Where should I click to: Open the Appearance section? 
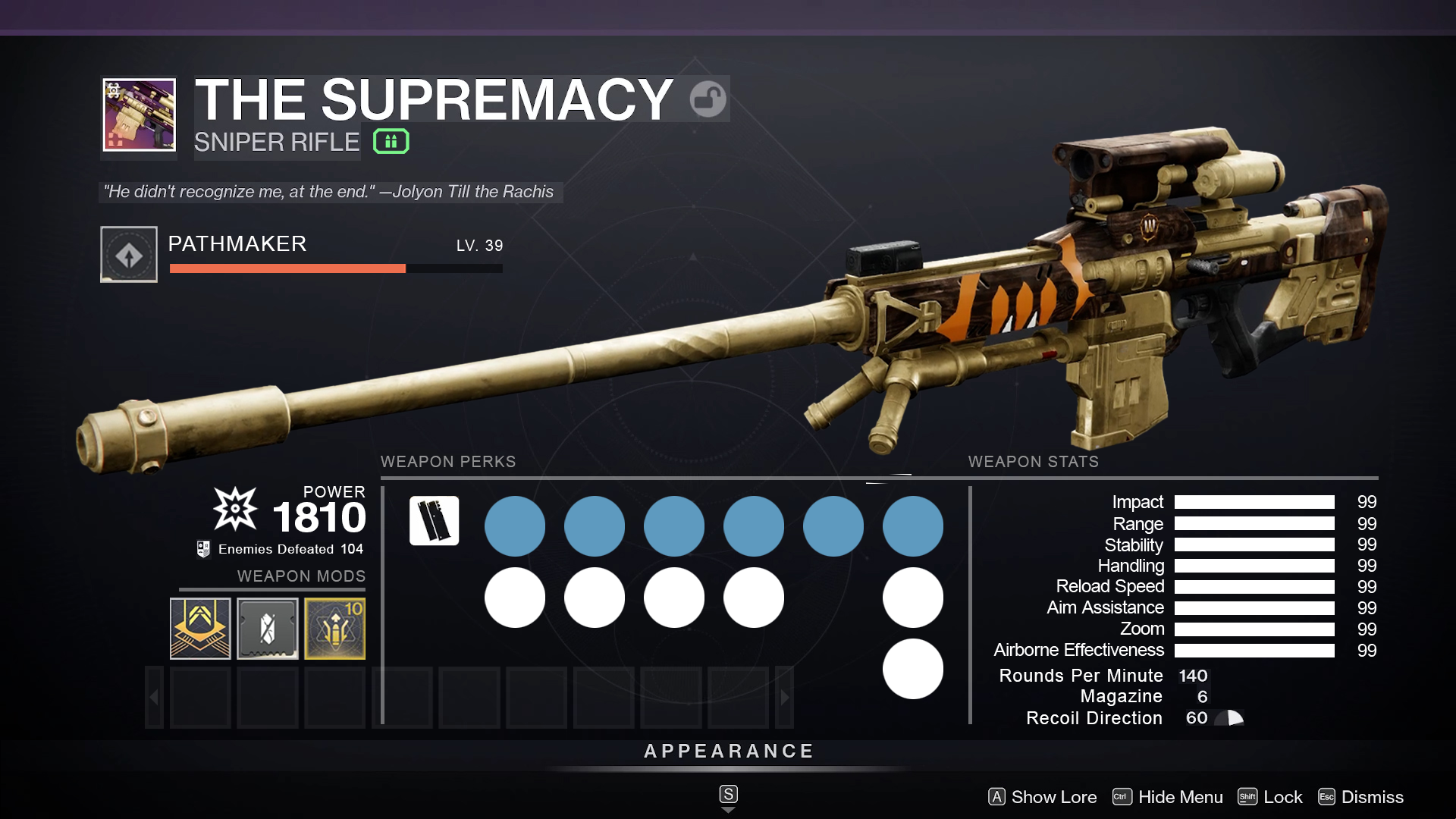tap(728, 752)
